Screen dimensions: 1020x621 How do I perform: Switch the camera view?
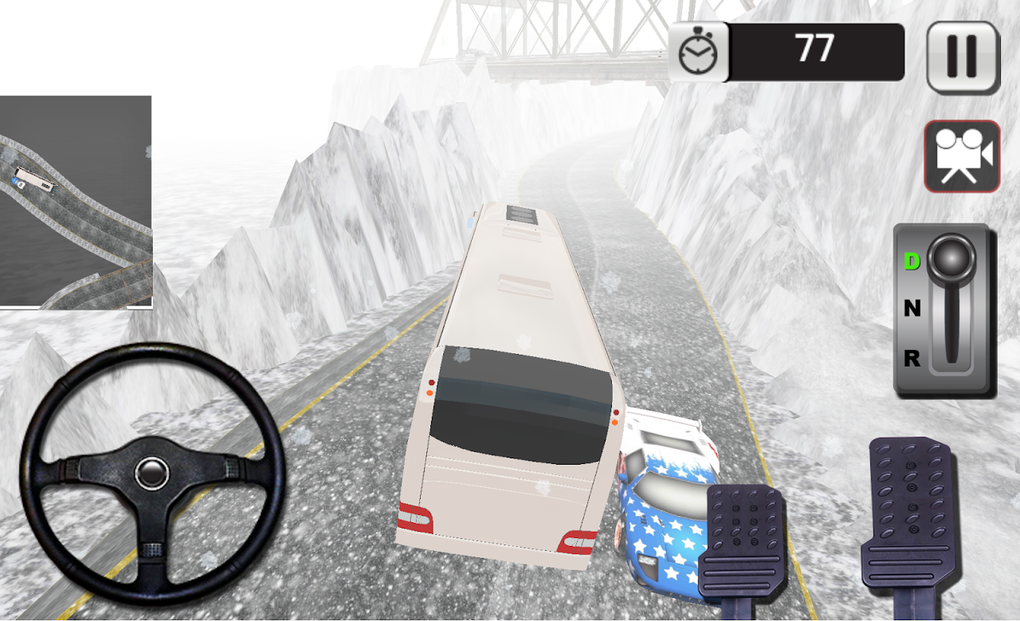pyautogui.click(x=961, y=157)
